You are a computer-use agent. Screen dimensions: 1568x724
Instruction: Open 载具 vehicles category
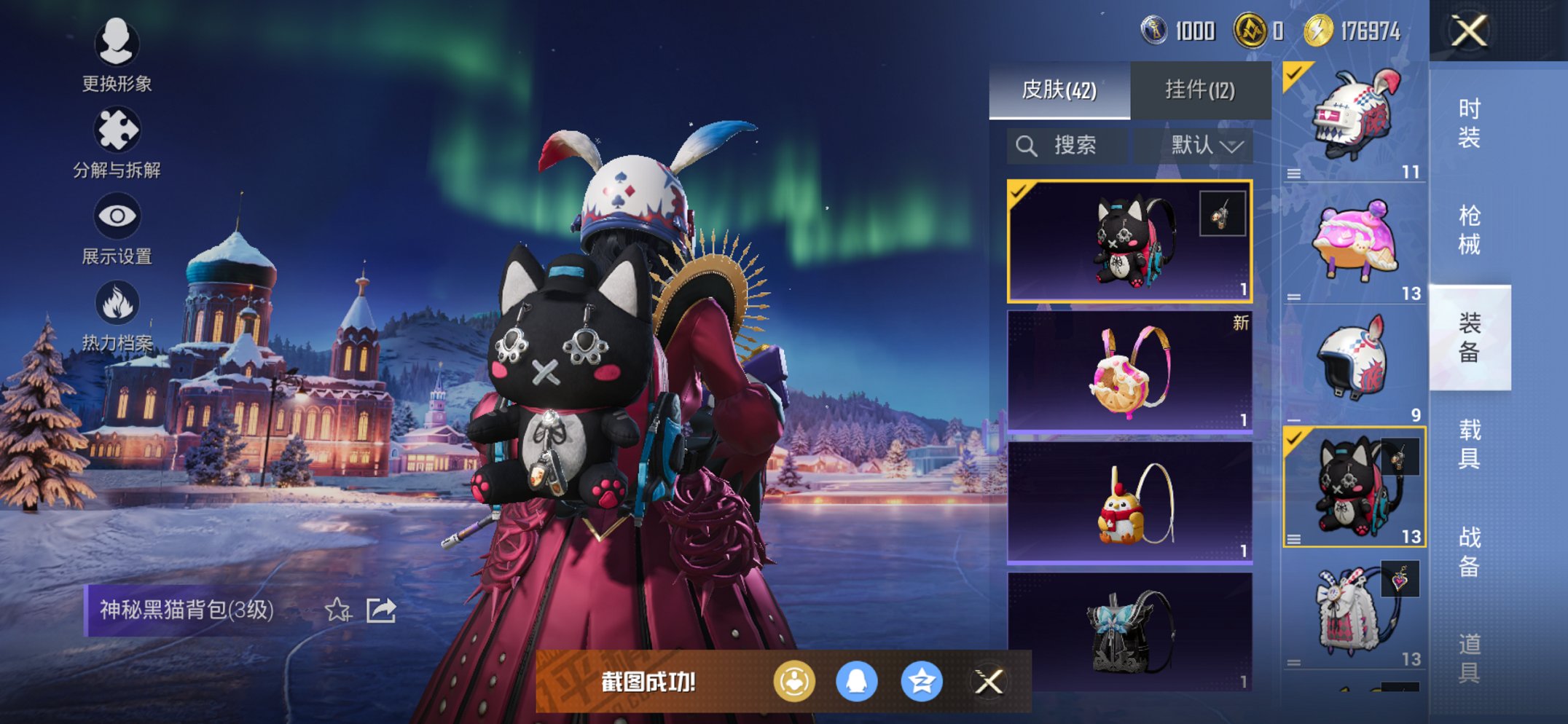pyautogui.click(x=1469, y=444)
